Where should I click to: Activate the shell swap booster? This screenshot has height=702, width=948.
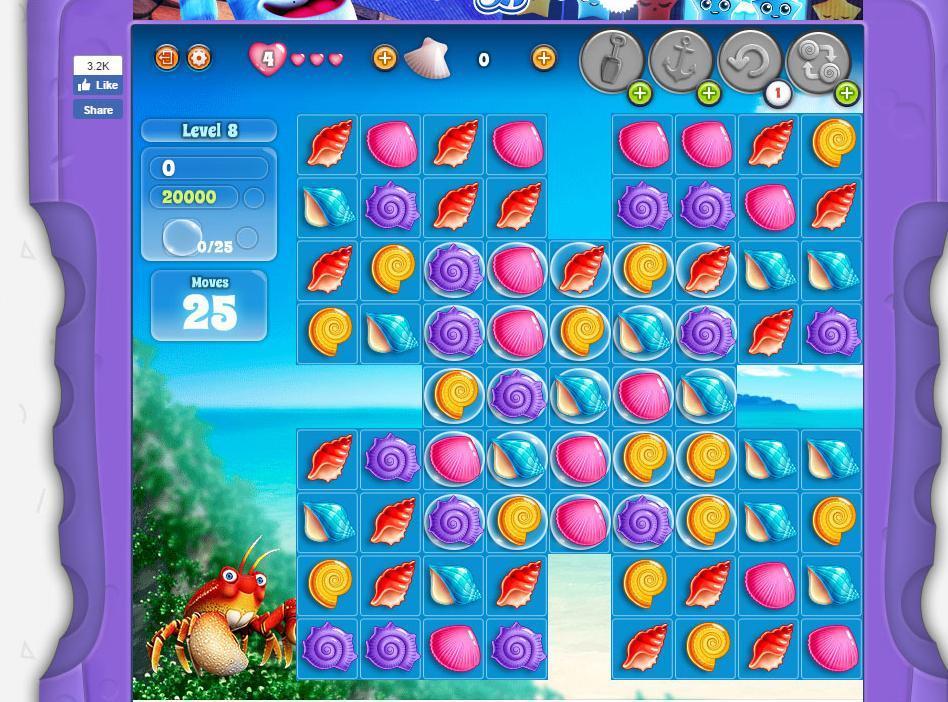(818, 60)
